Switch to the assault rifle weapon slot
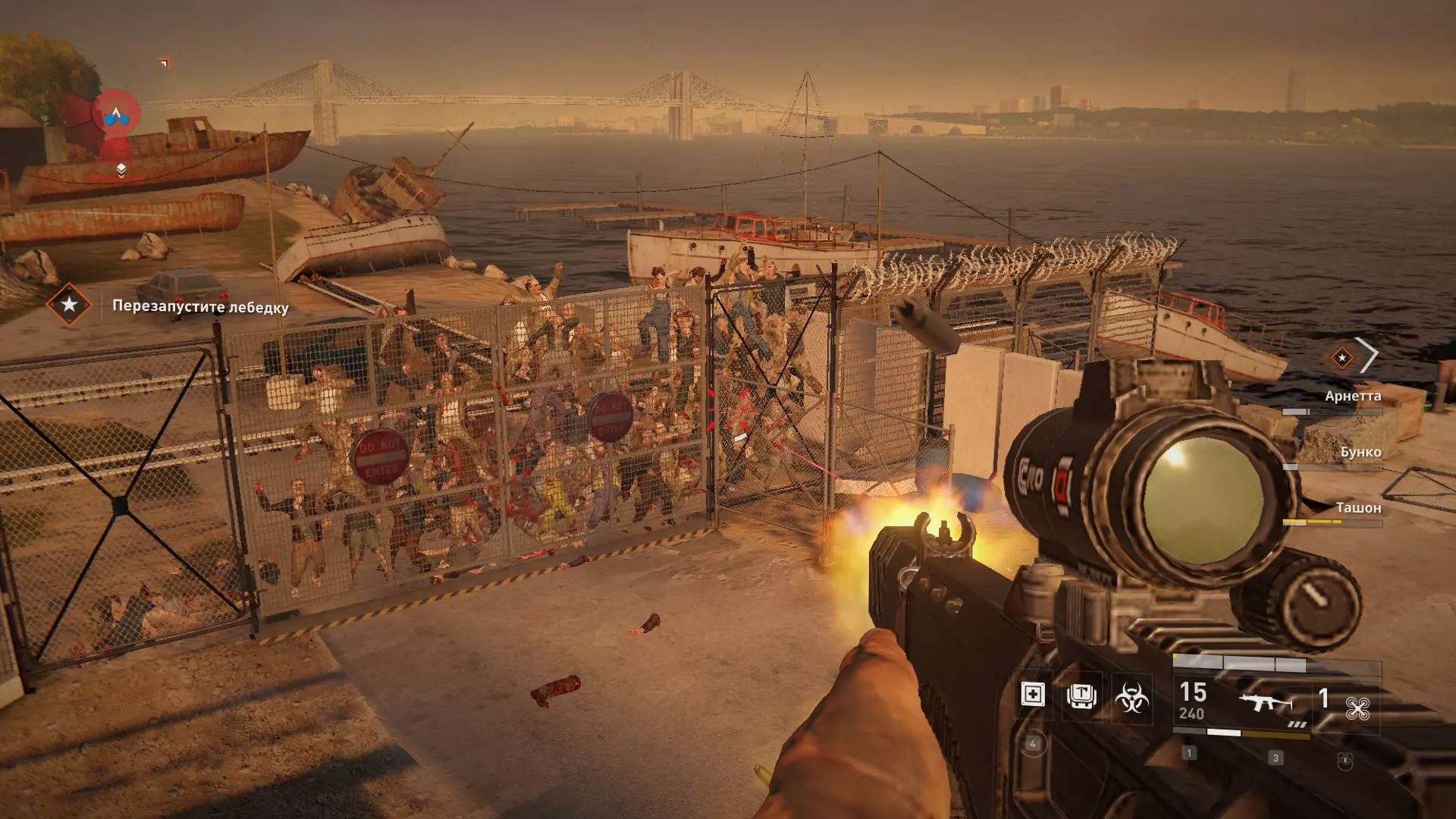This screenshot has width=1456, height=819. coord(1265,703)
